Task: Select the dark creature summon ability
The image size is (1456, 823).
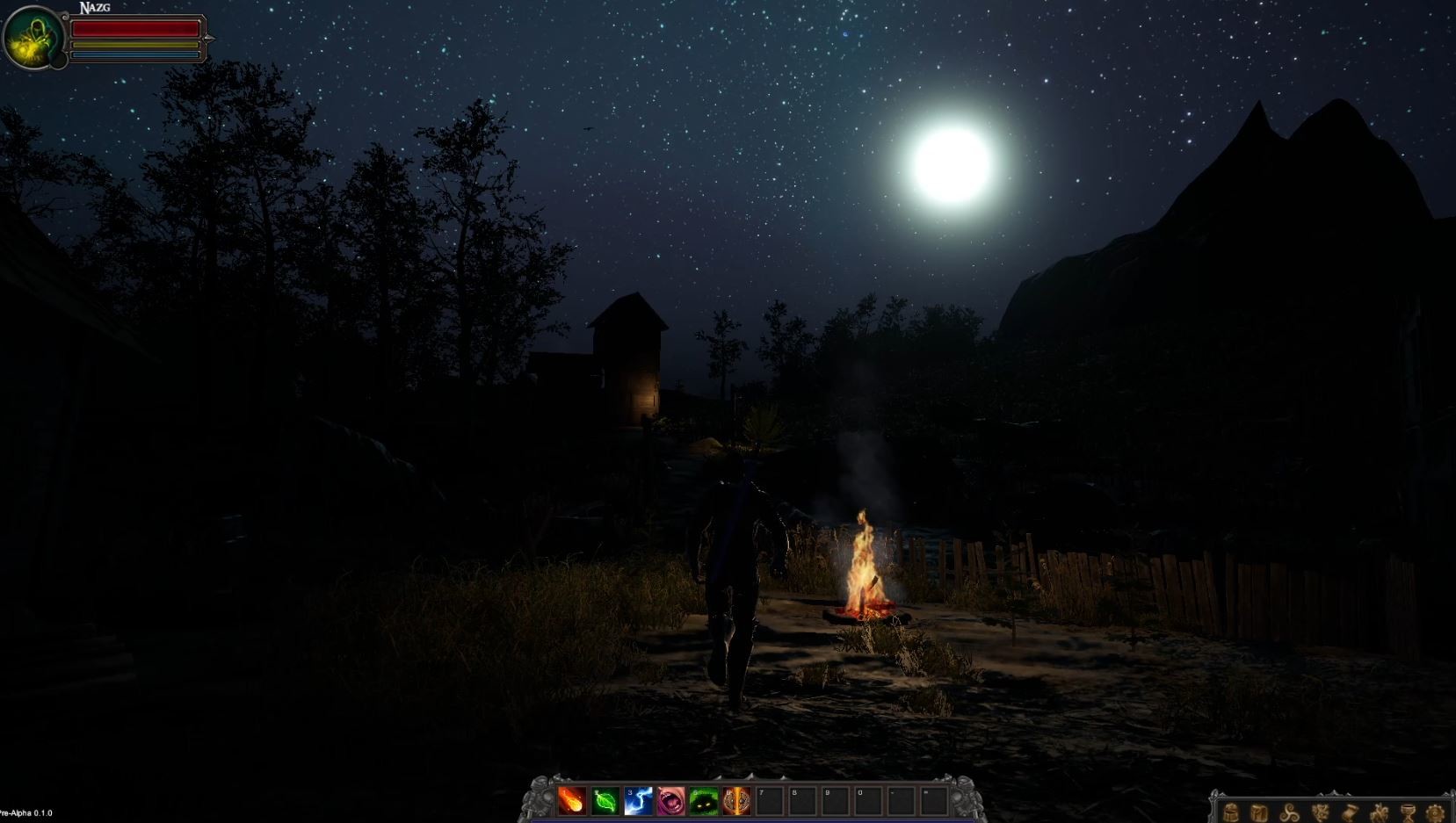Action: (x=702, y=800)
